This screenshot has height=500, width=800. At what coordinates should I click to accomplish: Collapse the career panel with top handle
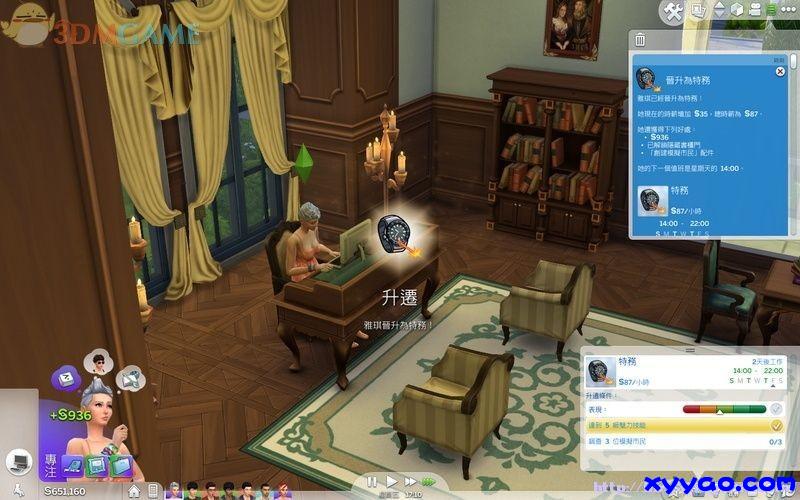pos(689,350)
